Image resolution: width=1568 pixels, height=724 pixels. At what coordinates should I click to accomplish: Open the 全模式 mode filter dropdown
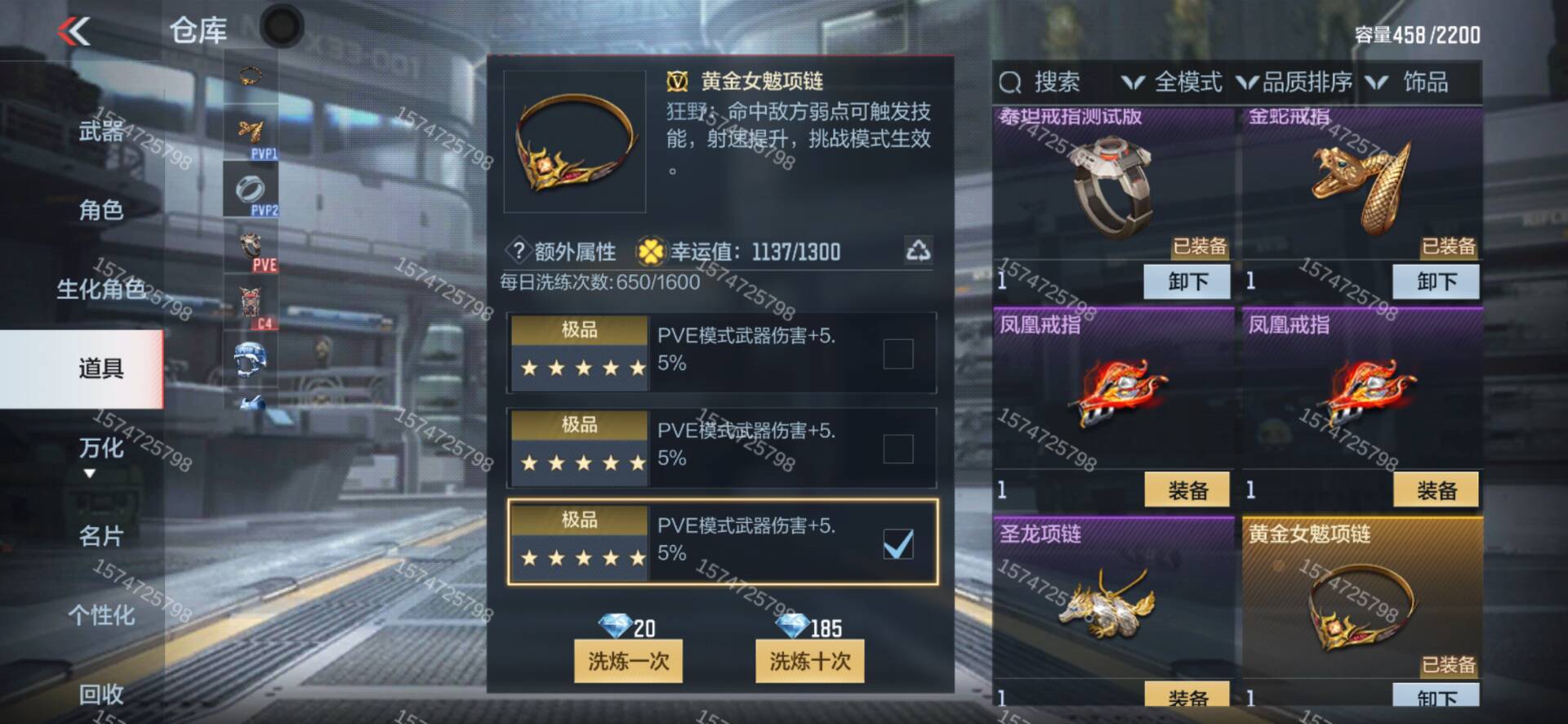(x=1174, y=82)
